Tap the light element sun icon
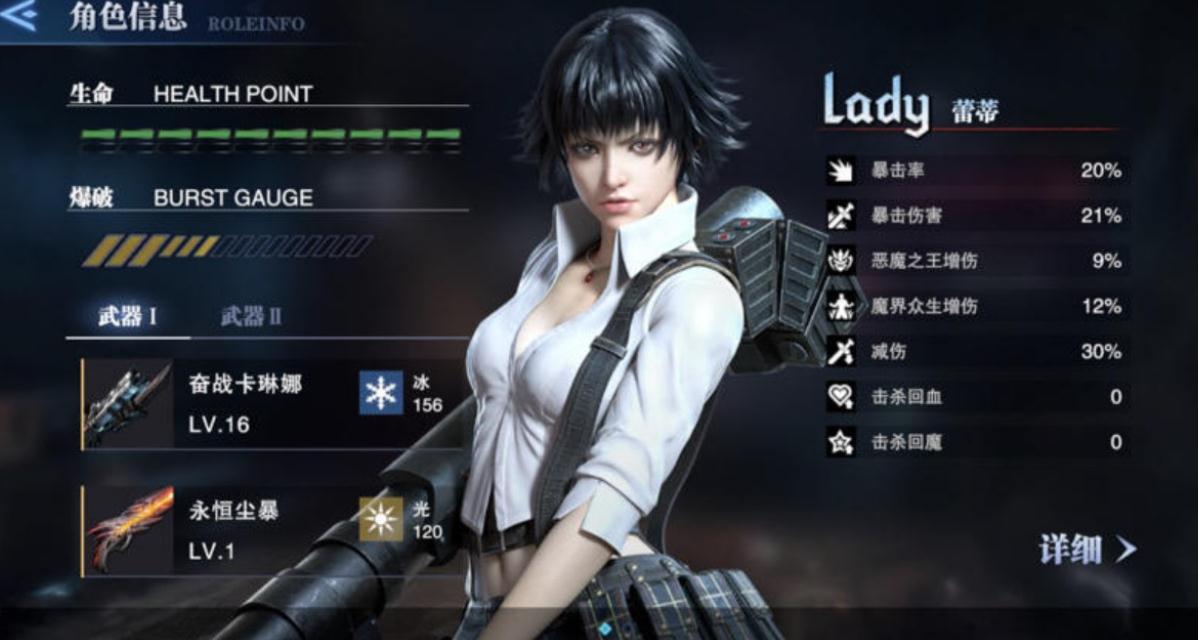Image resolution: width=1198 pixels, height=640 pixels. tap(381, 520)
